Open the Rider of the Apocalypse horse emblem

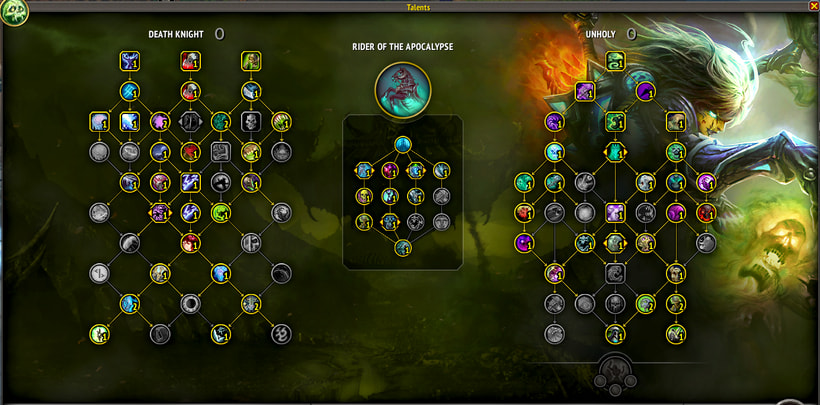403,87
